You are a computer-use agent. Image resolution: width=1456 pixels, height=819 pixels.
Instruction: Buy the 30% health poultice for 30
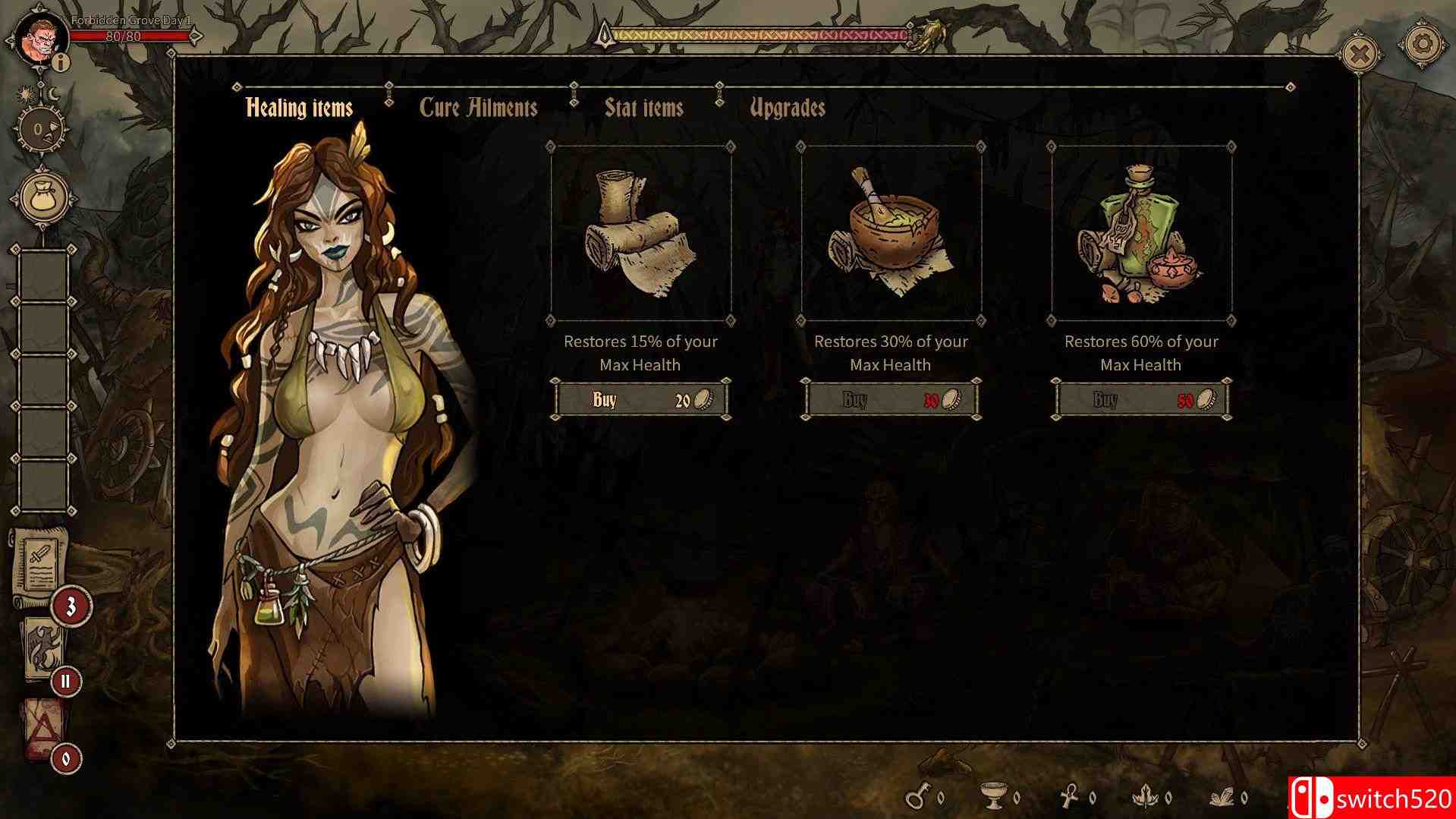point(891,399)
